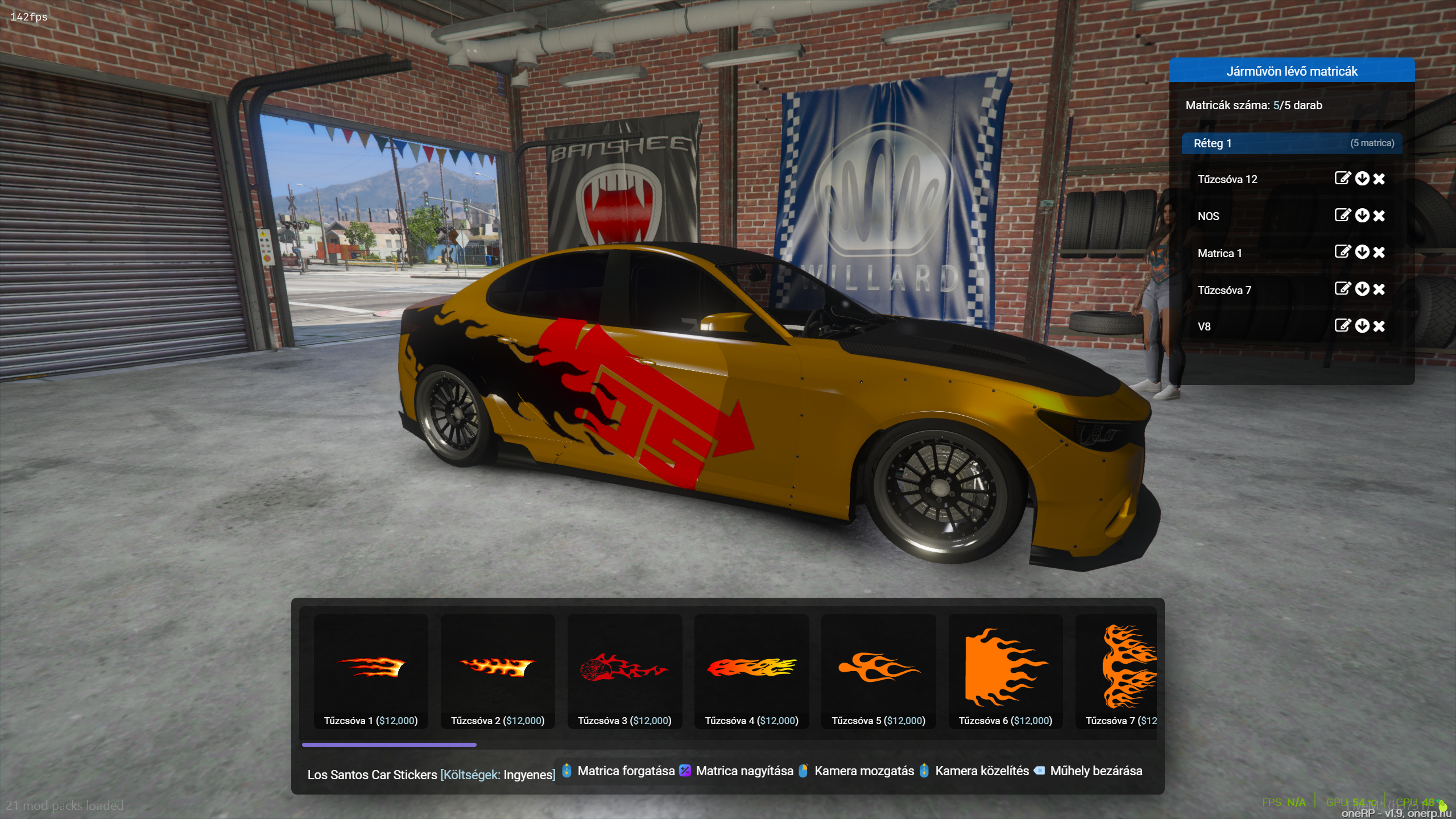
Task: Move the Tűzcsóva 12 sticker down
Action: pyautogui.click(x=1362, y=179)
